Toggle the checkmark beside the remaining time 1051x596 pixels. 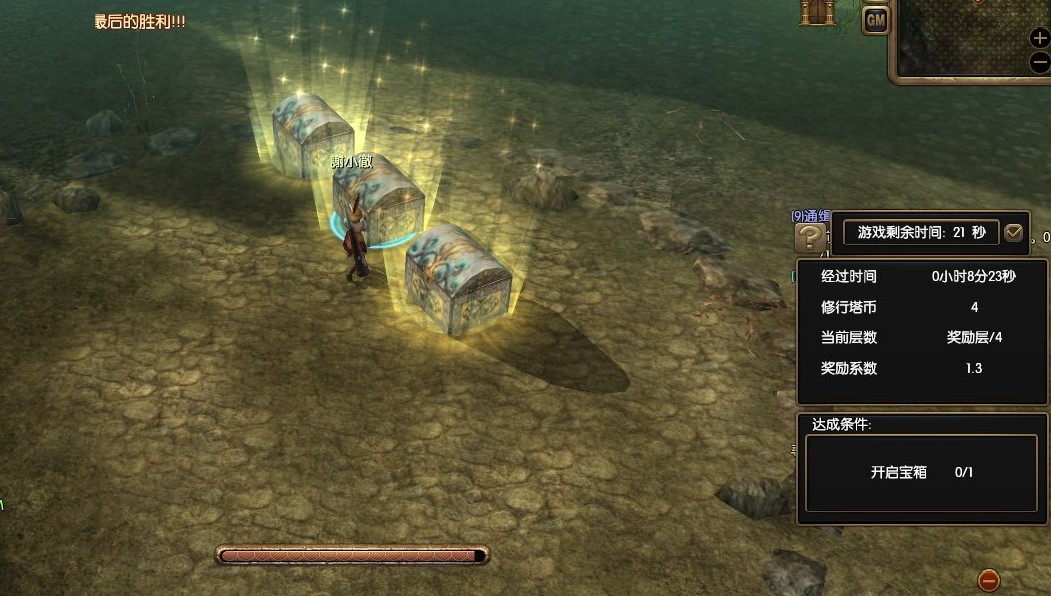point(1014,233)
